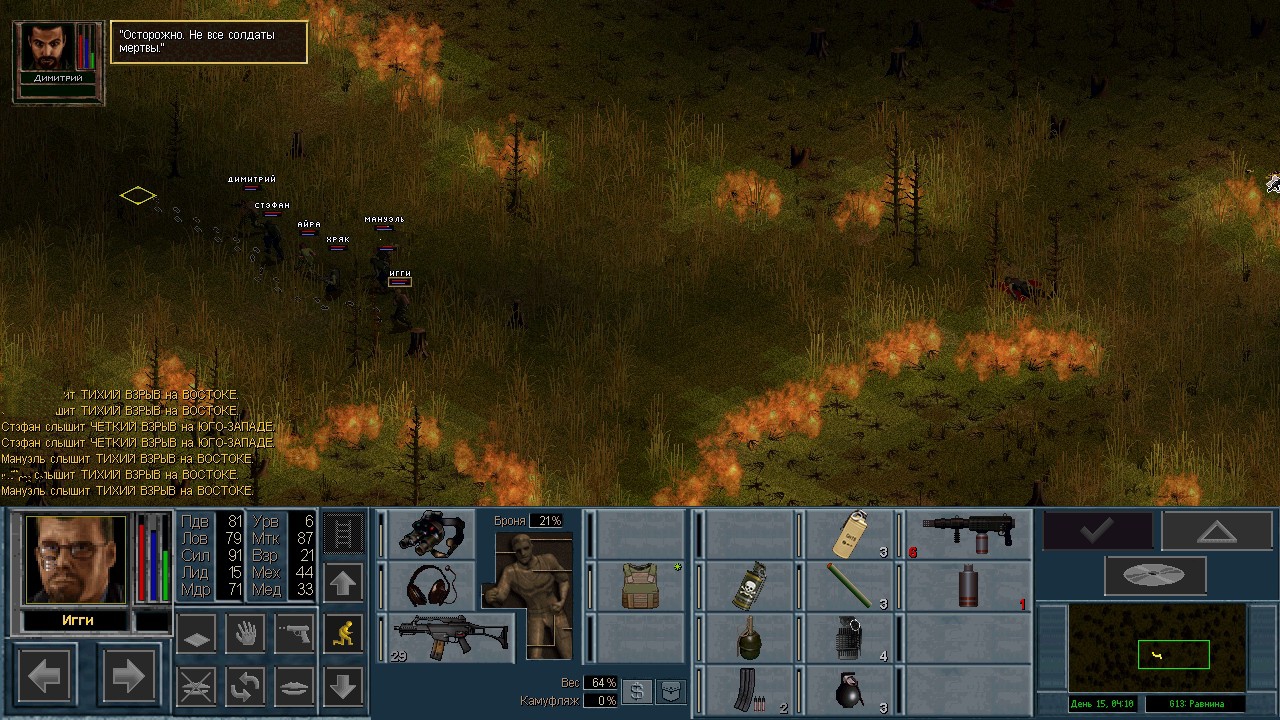Toggle the crouching yellow figure stance button

(x=344, y=633)
